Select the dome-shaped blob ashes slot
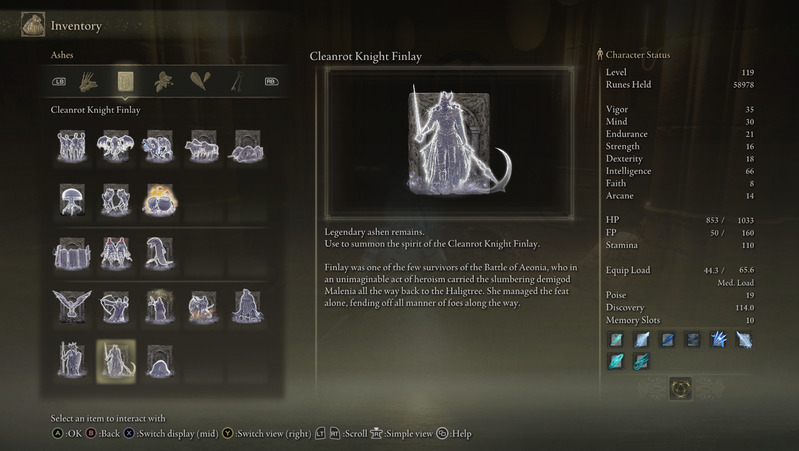Image resolution: width=799 pixels, height=451 pixels. 159,360
